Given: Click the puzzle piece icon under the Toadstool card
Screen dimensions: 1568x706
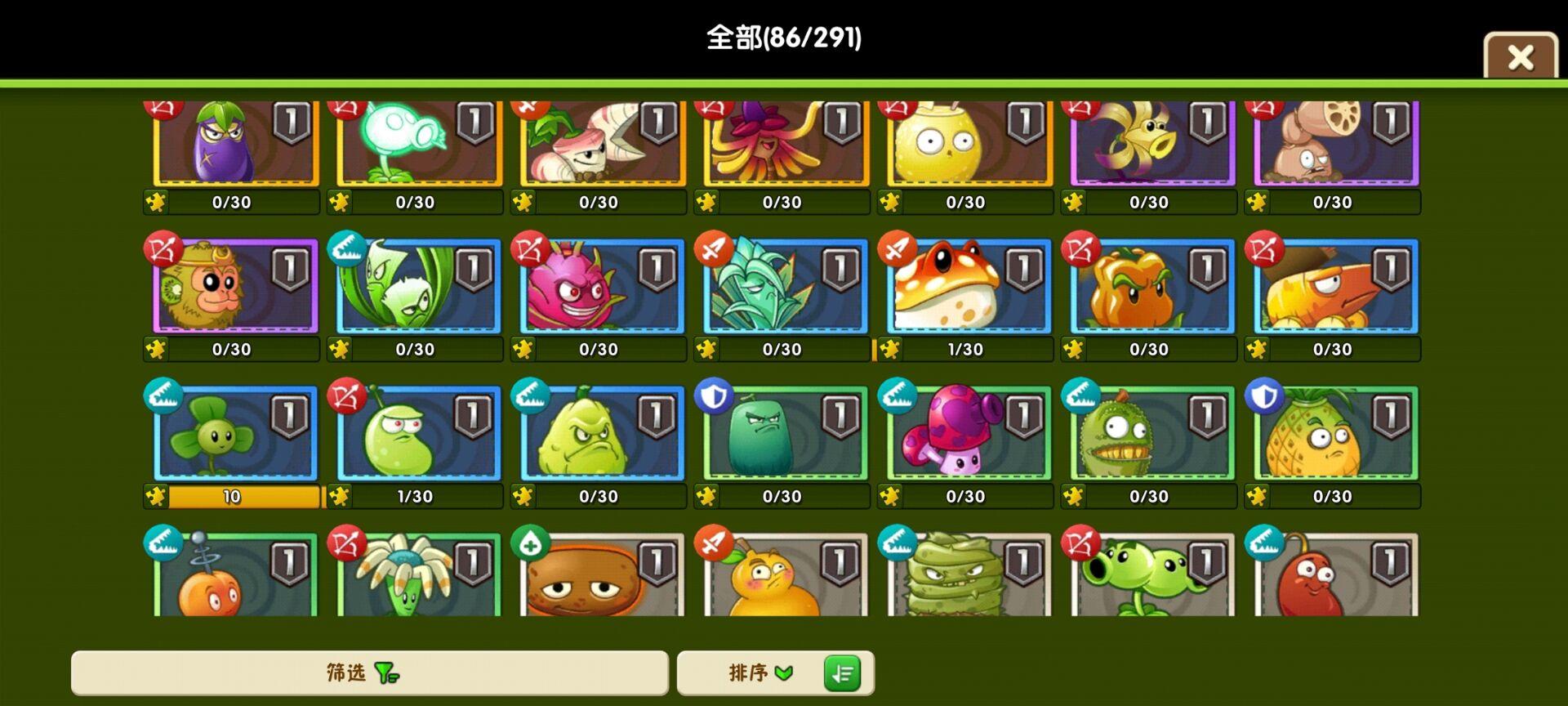Looking at the screenshot, I should click(x=891, y=349).
